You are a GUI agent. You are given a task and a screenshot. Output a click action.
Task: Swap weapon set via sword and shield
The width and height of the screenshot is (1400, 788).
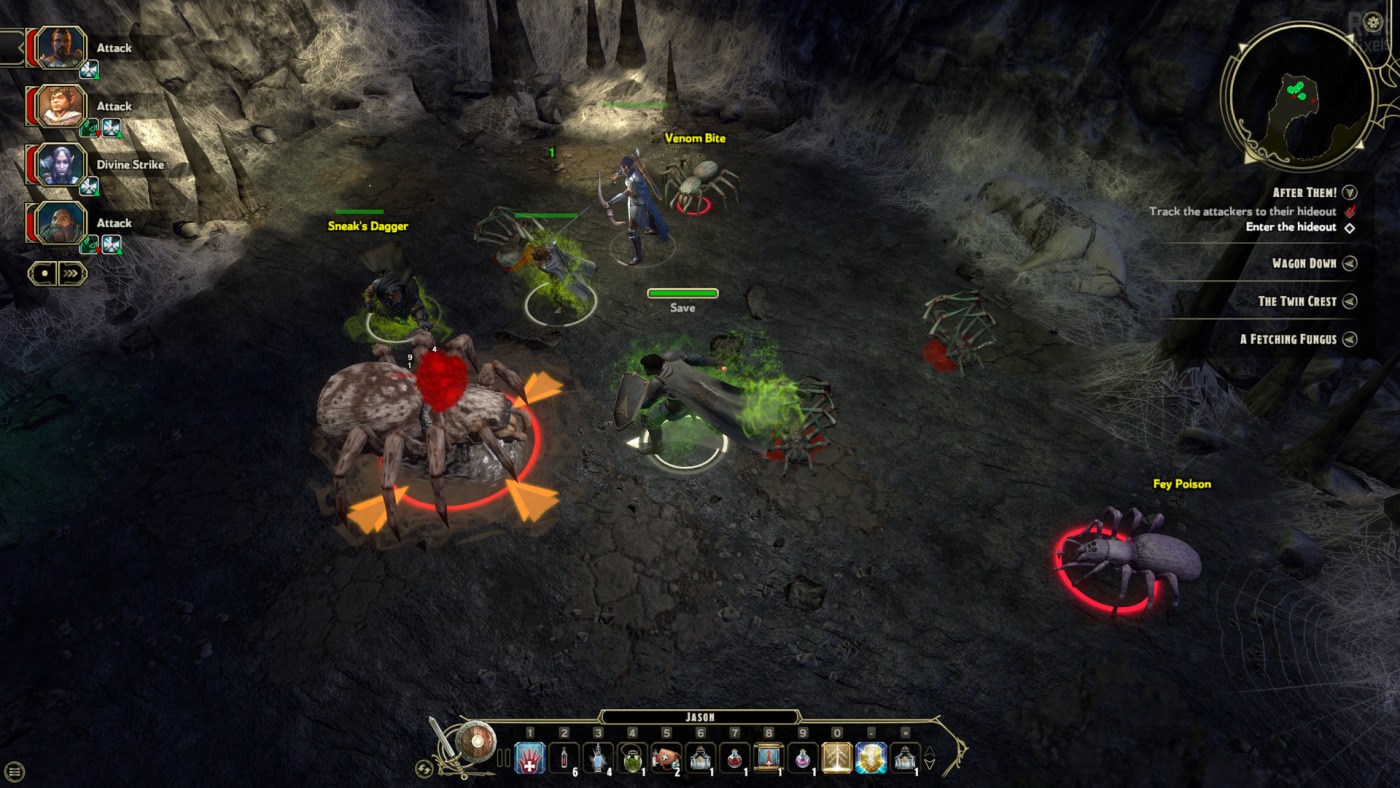tap(462, 744)
